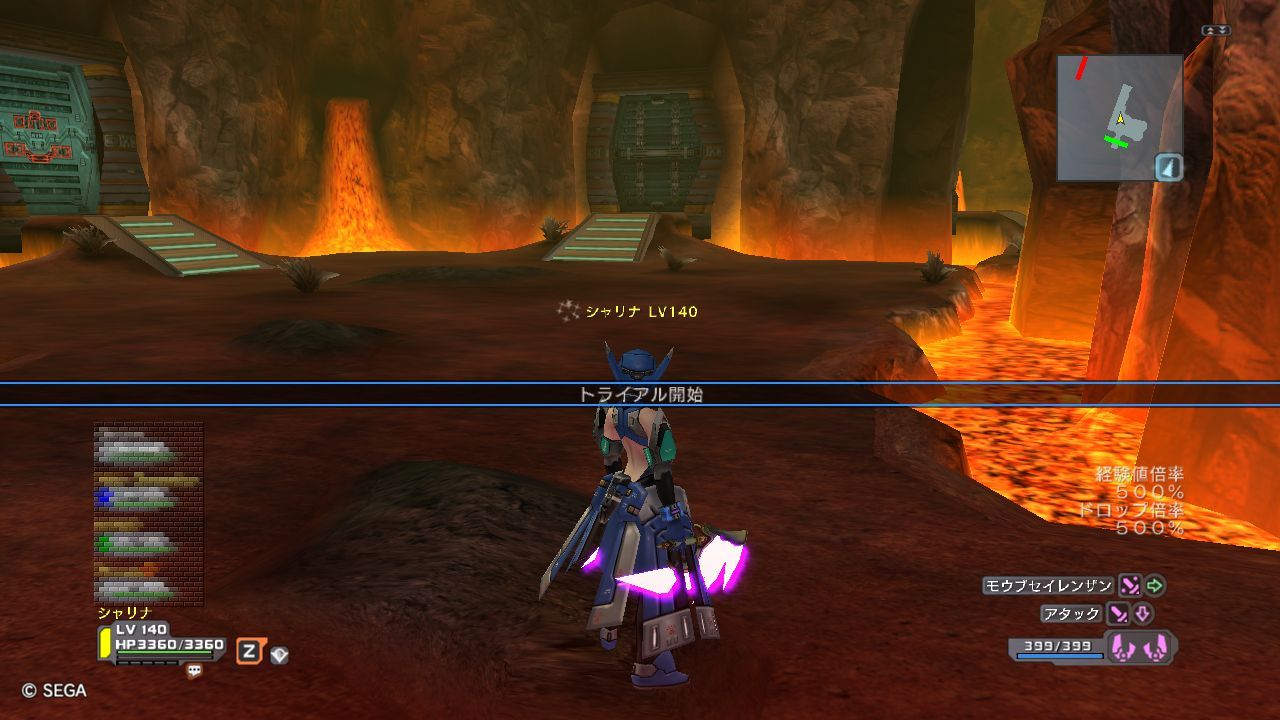Select the モウブセイレンザン photon art icon
This screenshot has height=720, width=1280.
click(x=1130, y=586)
